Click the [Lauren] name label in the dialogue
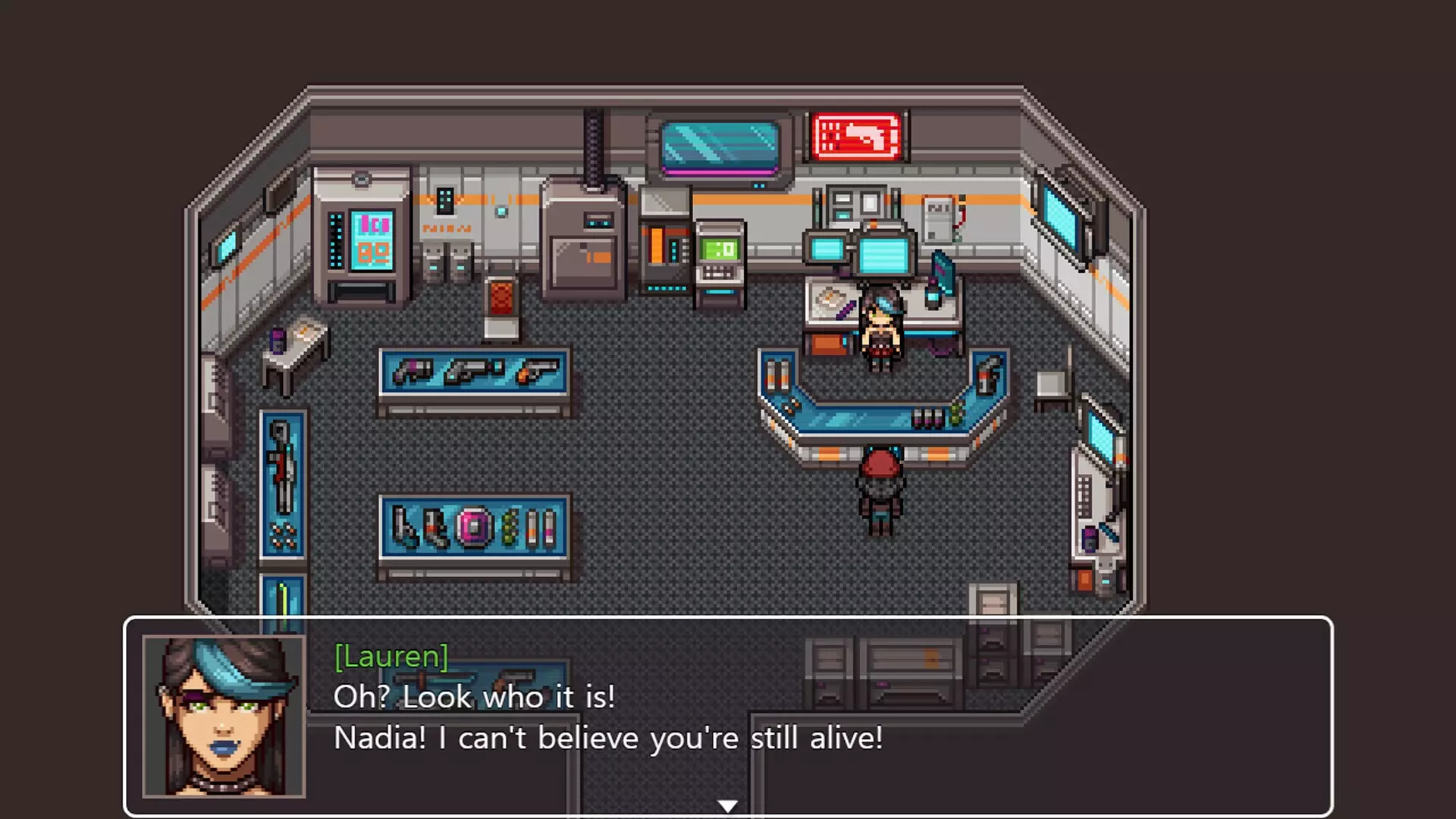1456x819 pixels. click(391, 657)
